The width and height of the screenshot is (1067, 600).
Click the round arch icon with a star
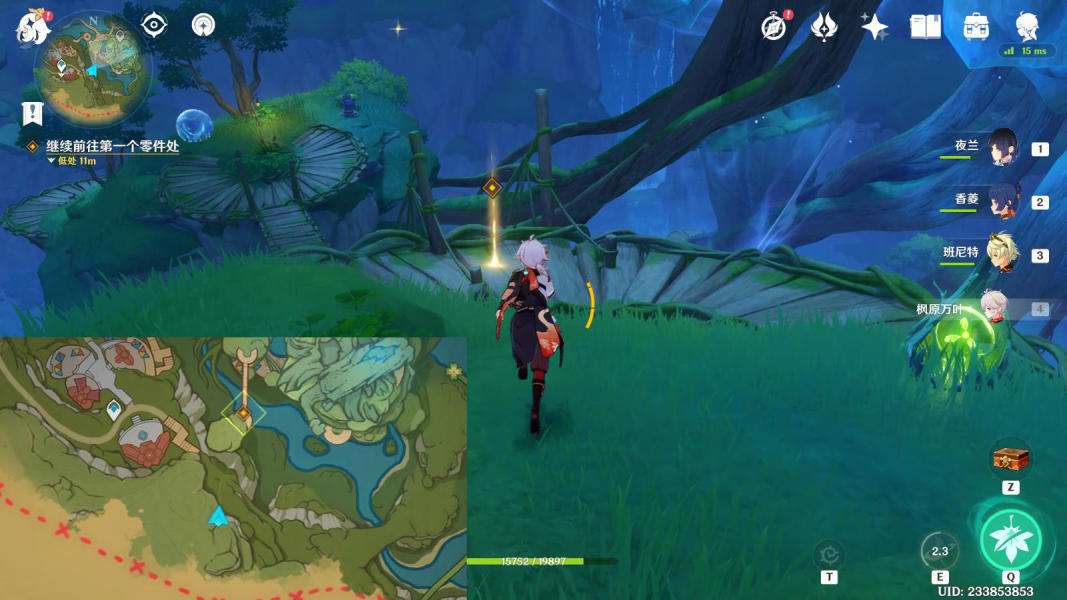[203, 25]
